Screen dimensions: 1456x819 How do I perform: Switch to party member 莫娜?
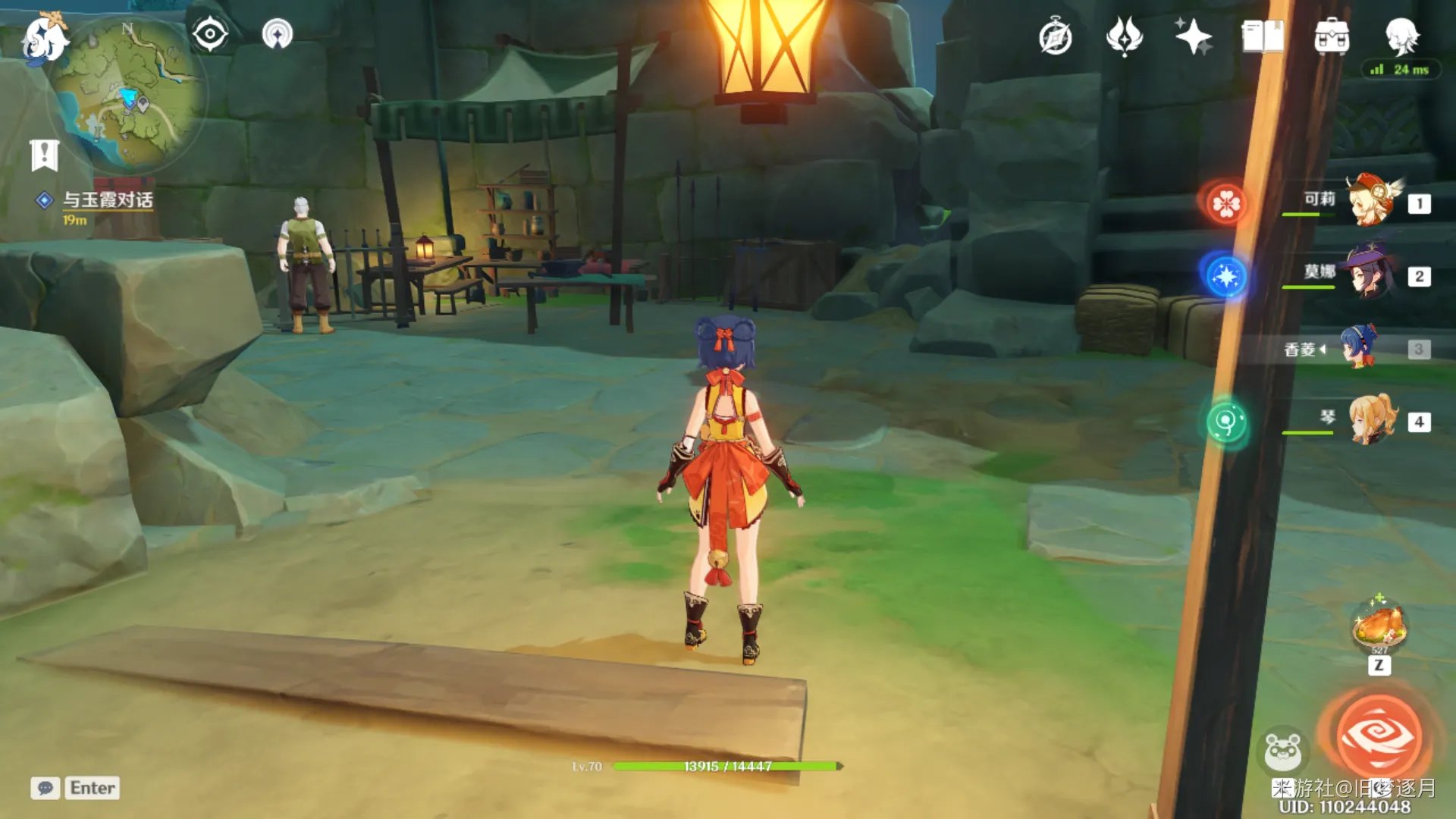click(x=1371, y=275)
